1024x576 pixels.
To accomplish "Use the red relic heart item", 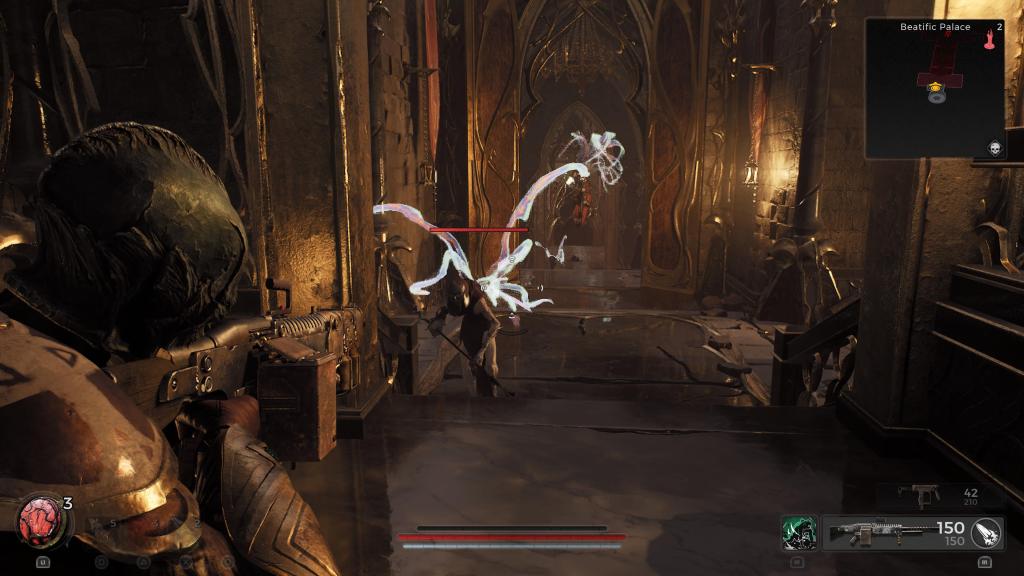I will [39, 520].
